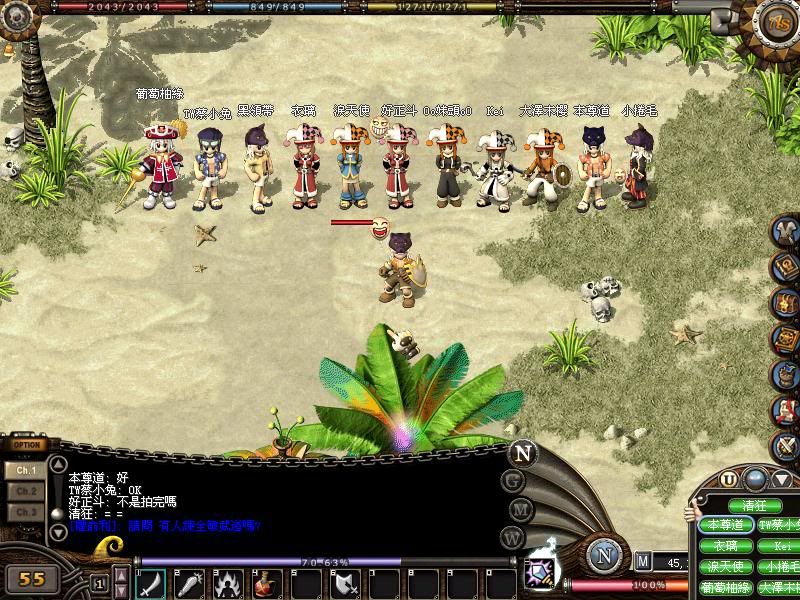Open the crossed swords menu icon
This screenshot has width=800, height=600.
pyautogui.click(x=786, y=445)
